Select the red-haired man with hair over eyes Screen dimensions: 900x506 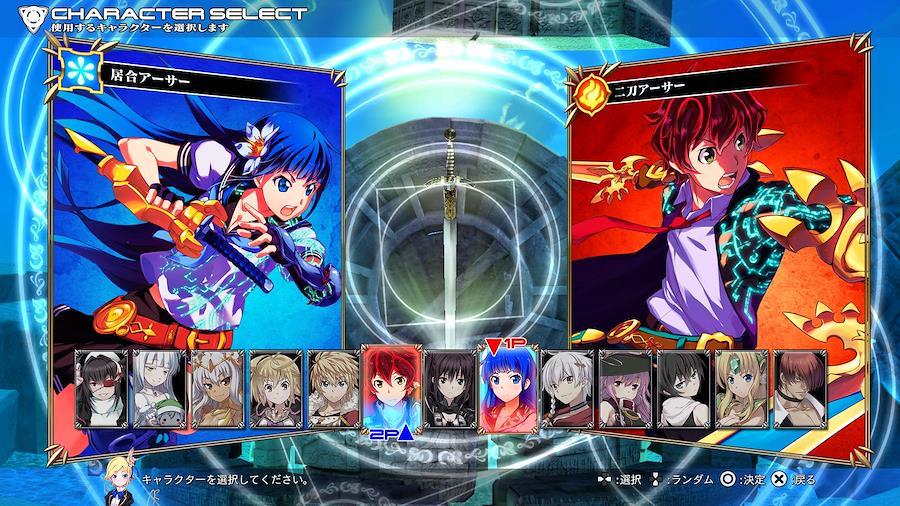799,389
